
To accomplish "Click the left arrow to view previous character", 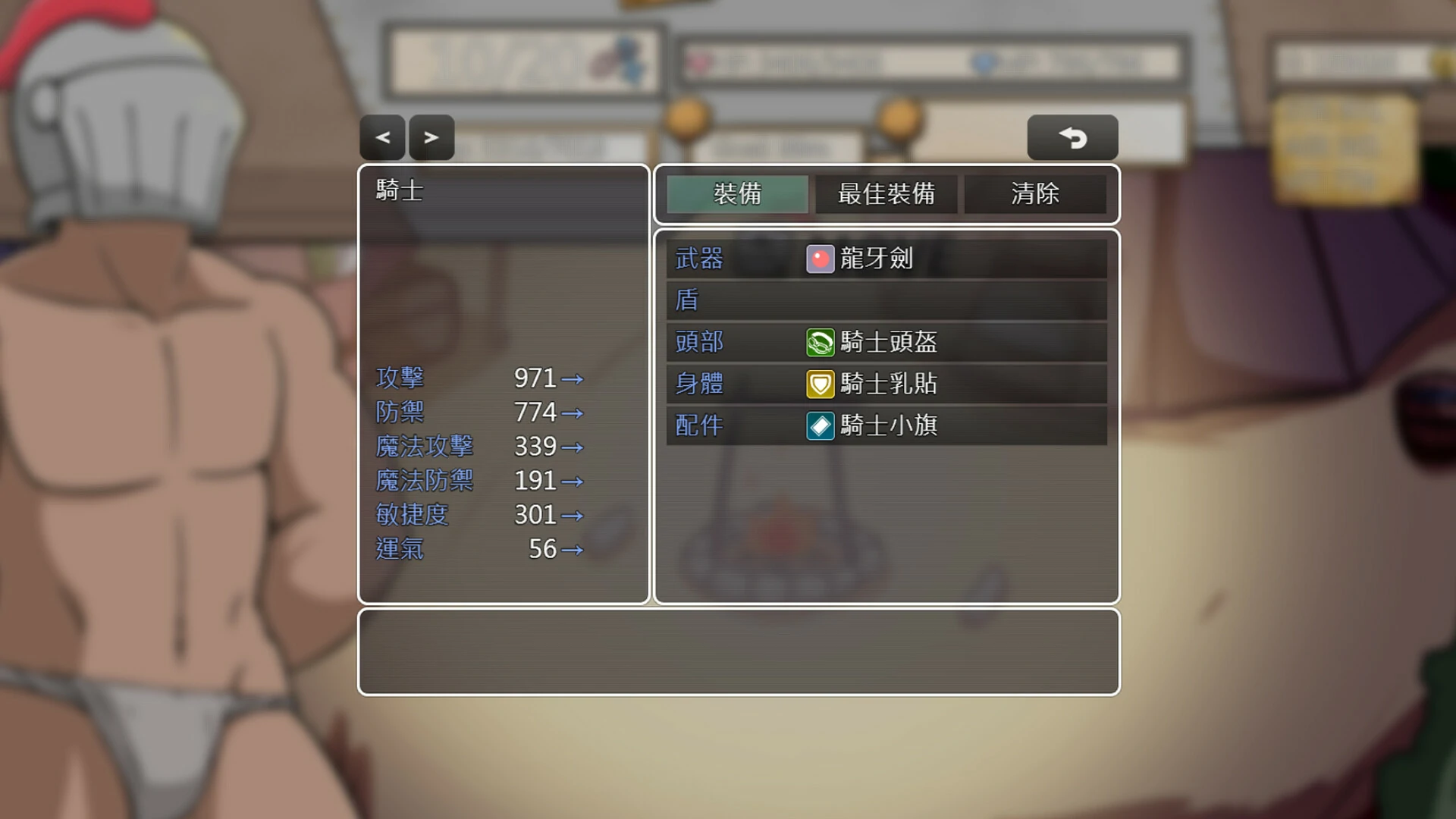I will pos(382,137).
